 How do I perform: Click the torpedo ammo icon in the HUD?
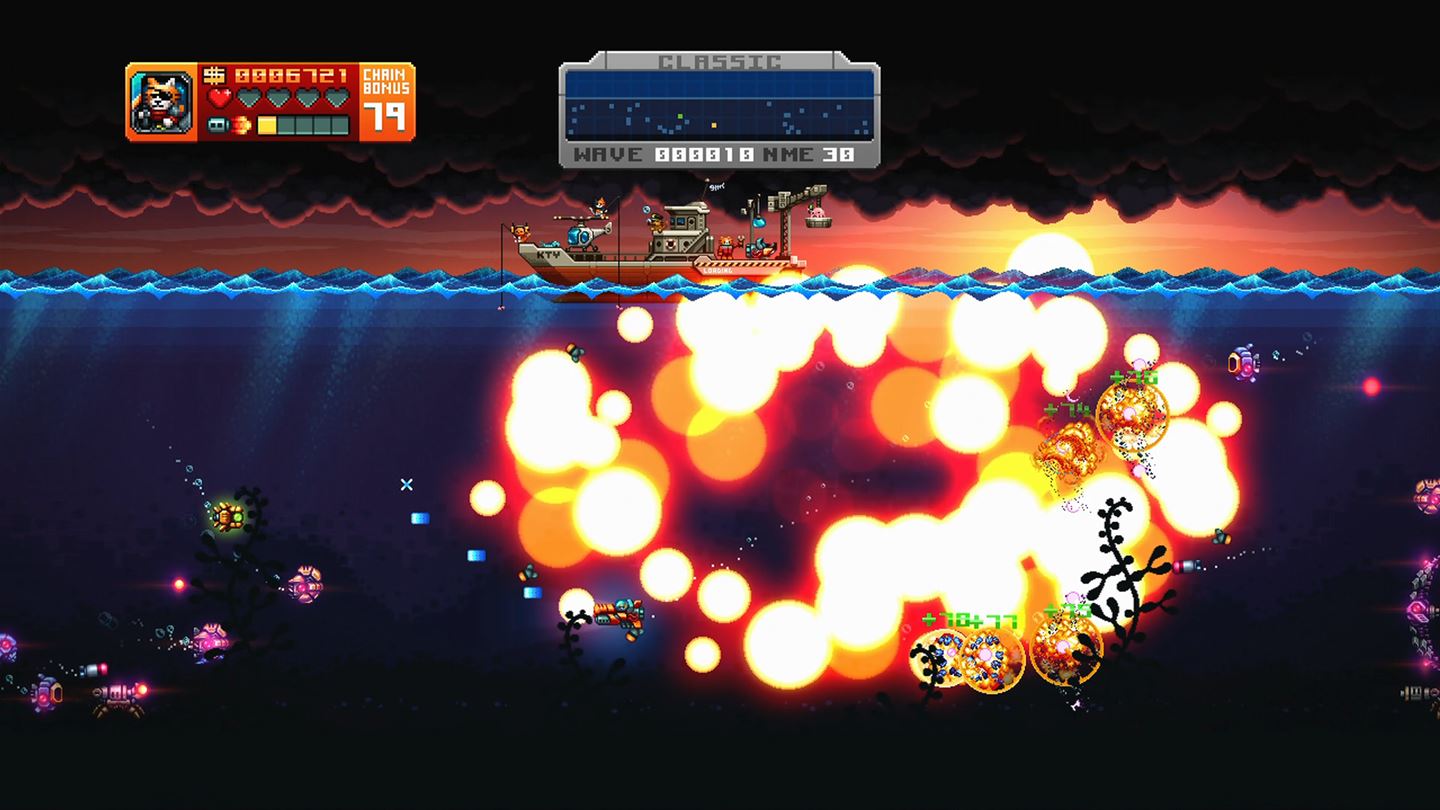(x=218, y=125)
